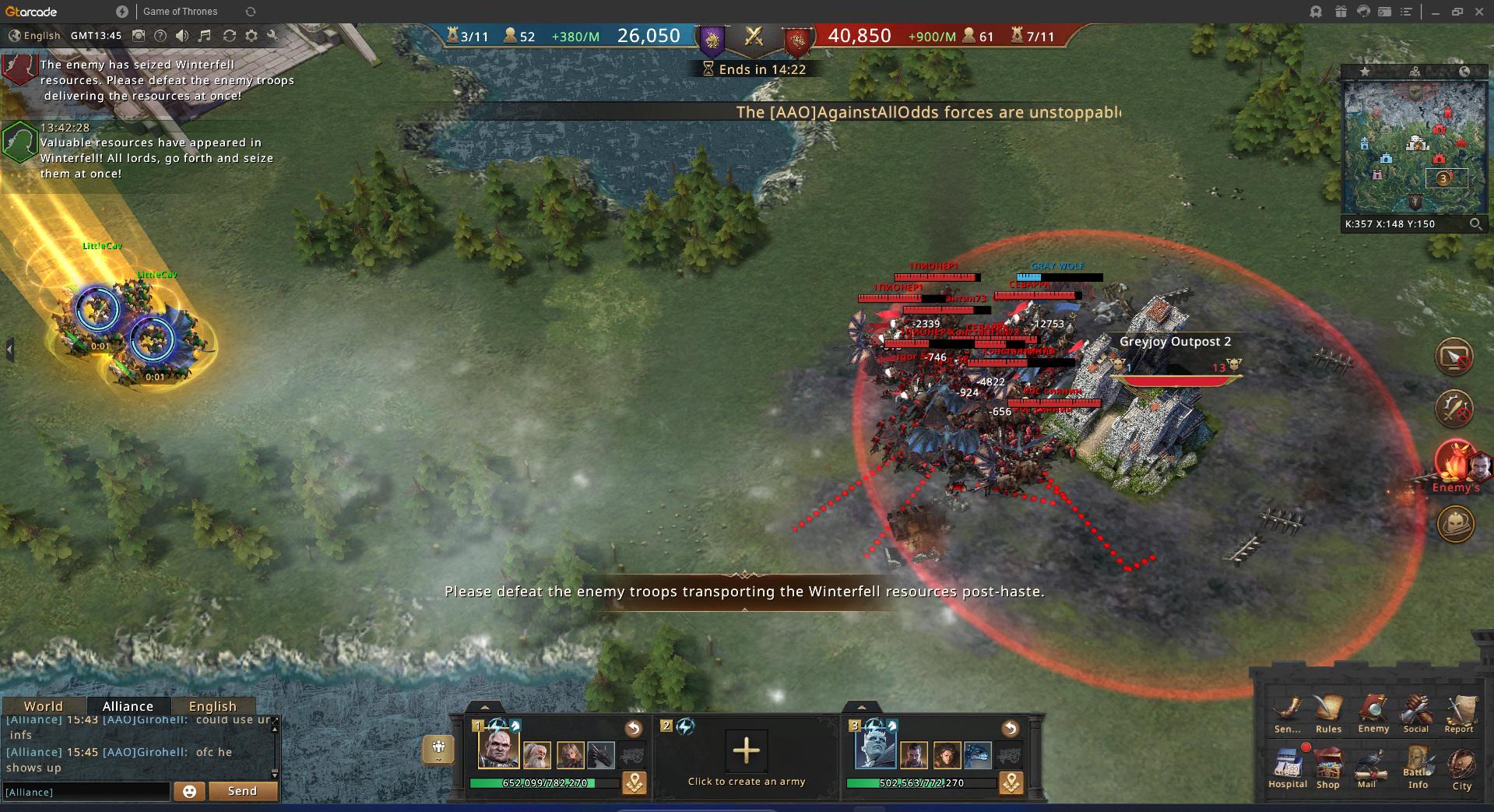
Task: Open the Shop treasure chest
Action: [1328, 766]
